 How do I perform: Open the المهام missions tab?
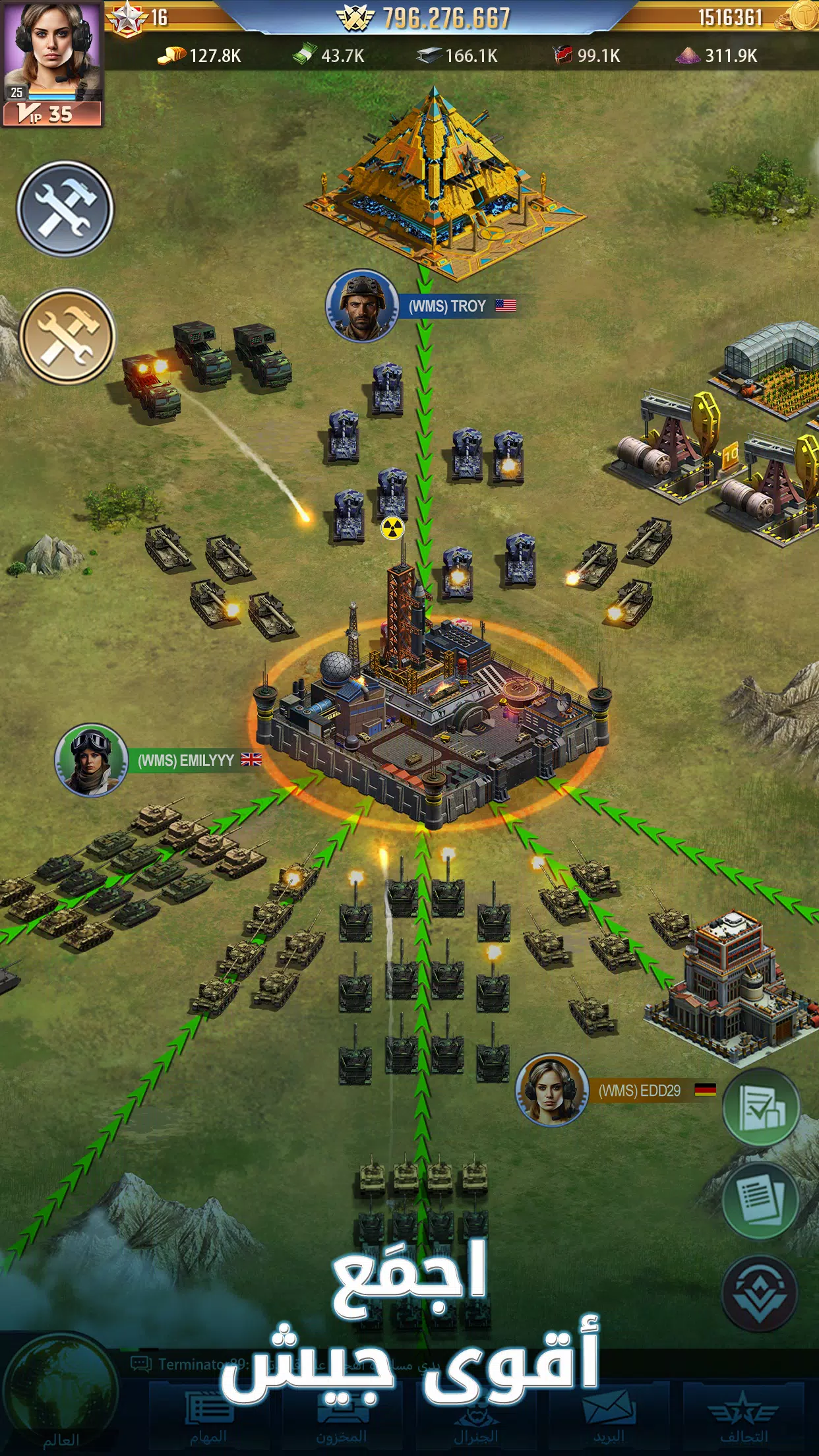[x=208, y=1418]
